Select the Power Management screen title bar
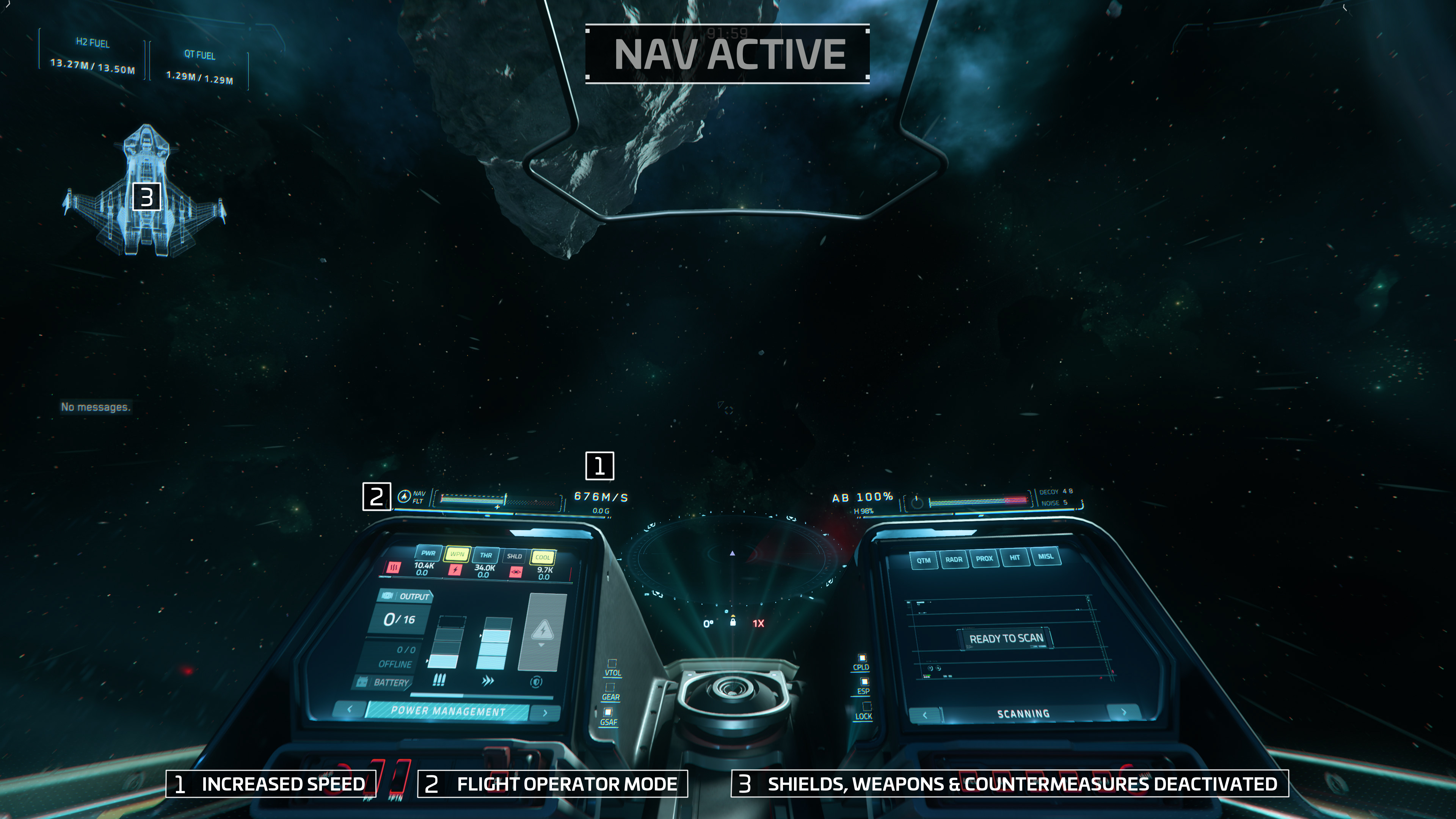 click(x=448, y=711)
